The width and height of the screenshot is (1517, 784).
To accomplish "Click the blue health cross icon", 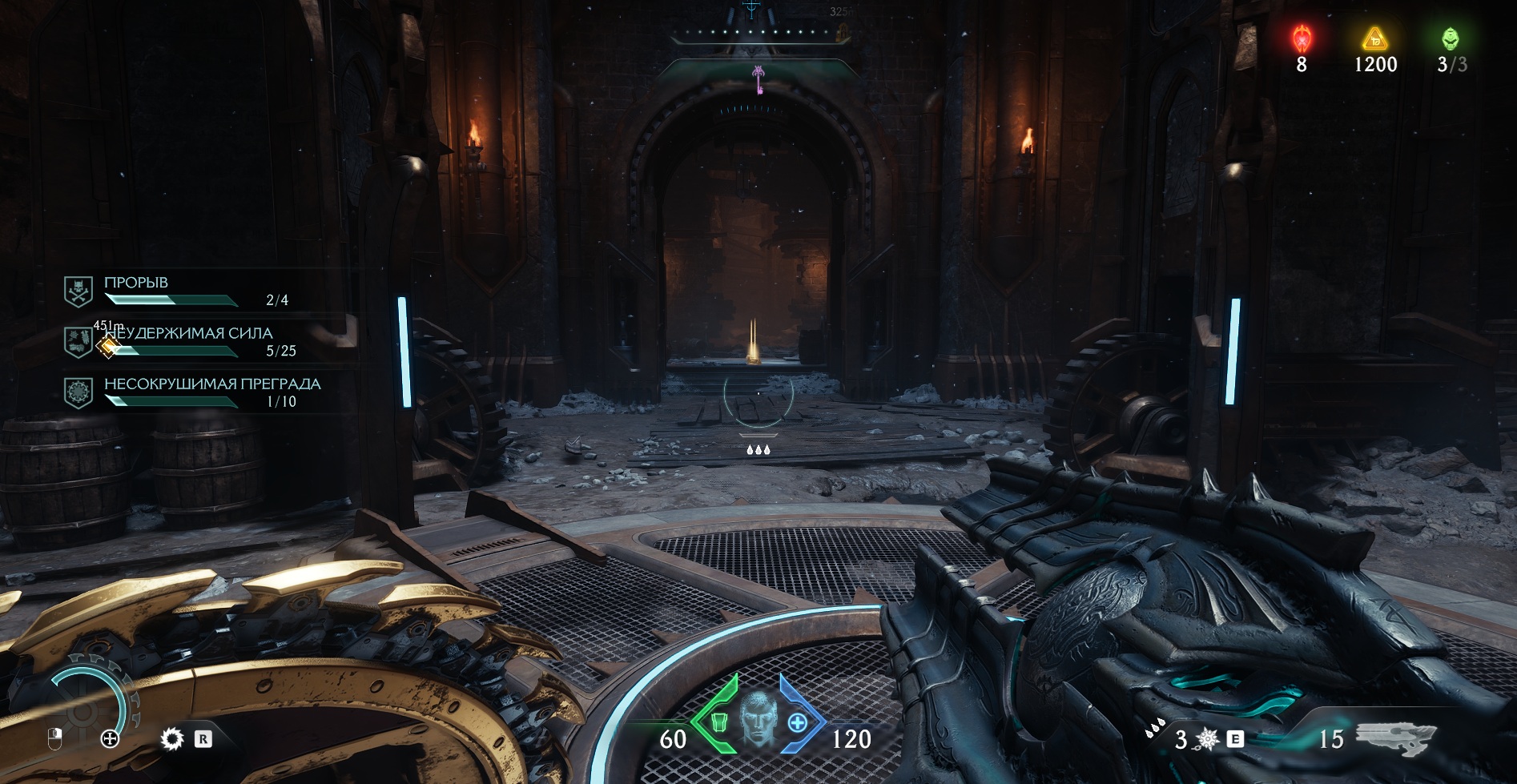I will tap(797, 723).
